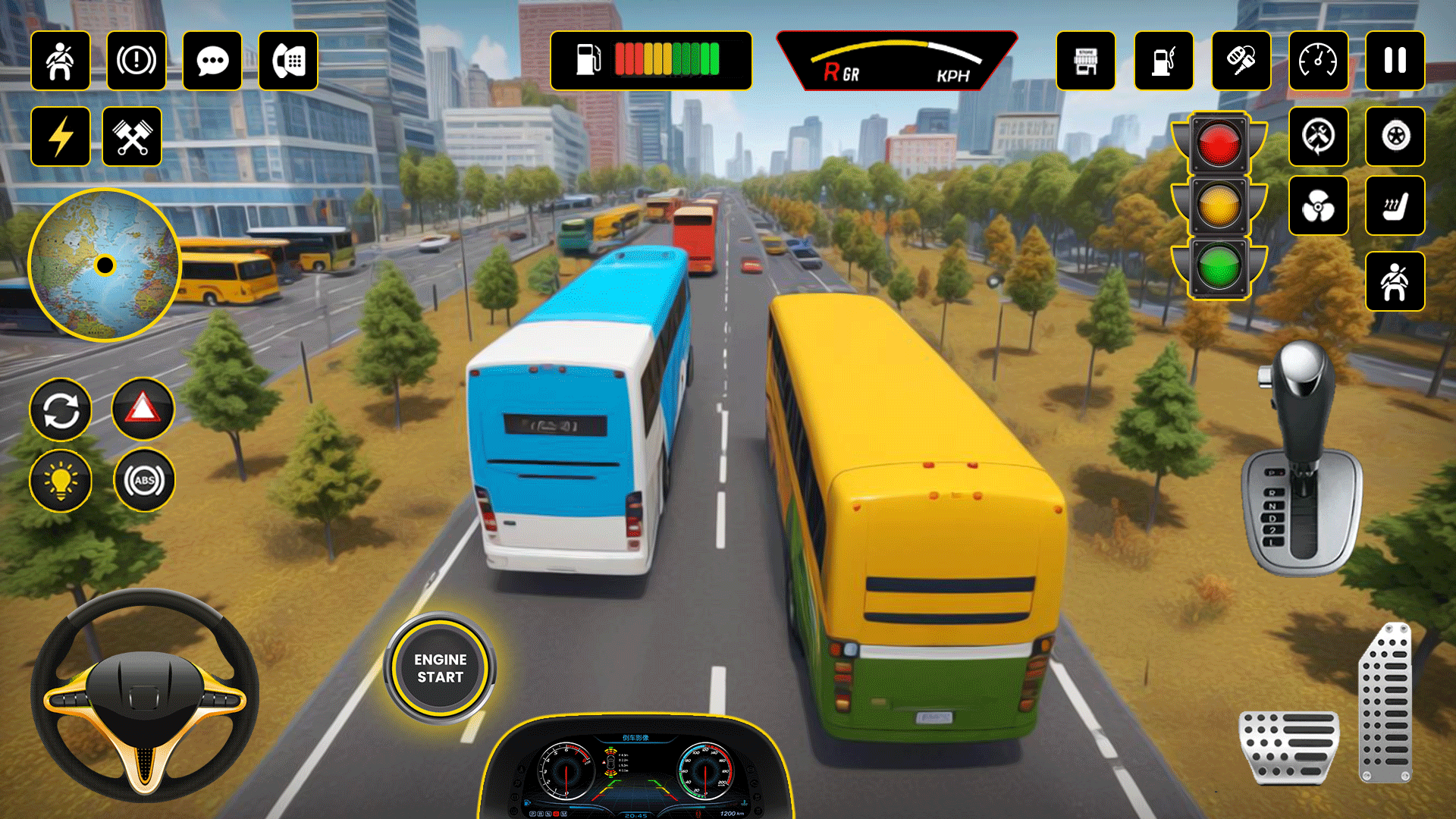The height and width of the screenshot is (819, 1456).
Task: Click the wheel rim icon
Action: click(x=1395, y=136)
